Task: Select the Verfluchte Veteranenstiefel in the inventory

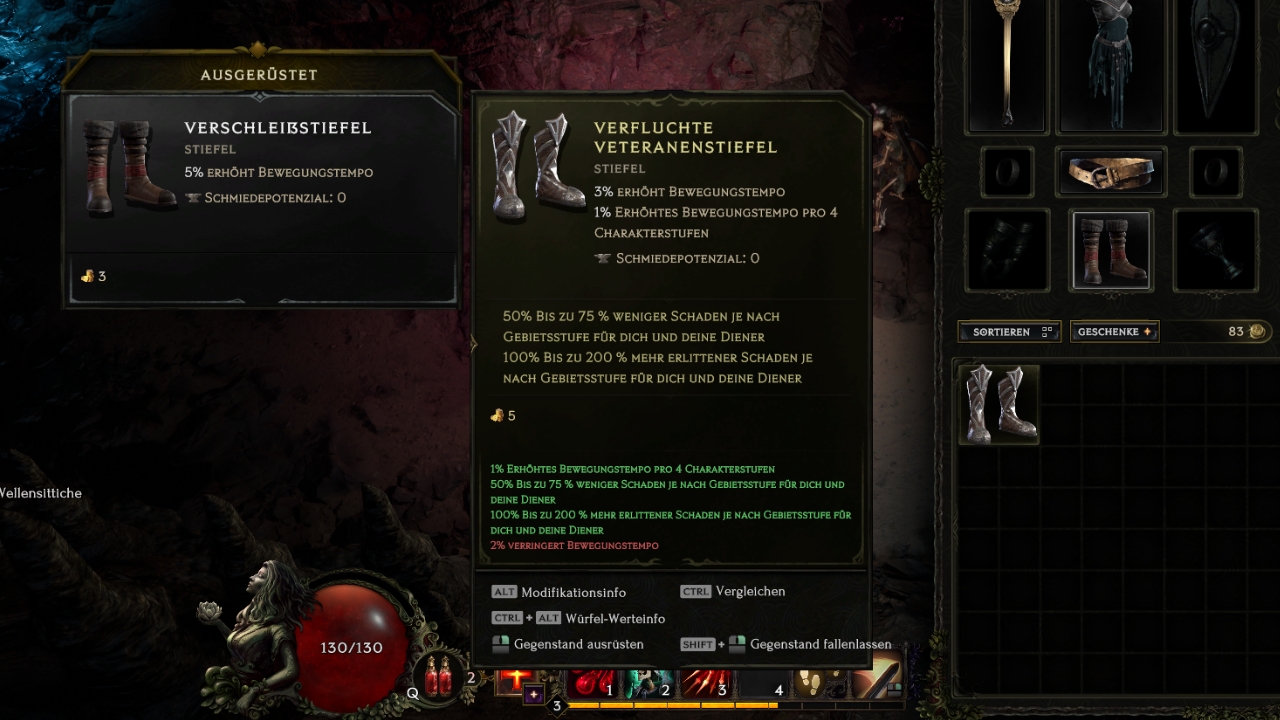Action: pos(998,404)
